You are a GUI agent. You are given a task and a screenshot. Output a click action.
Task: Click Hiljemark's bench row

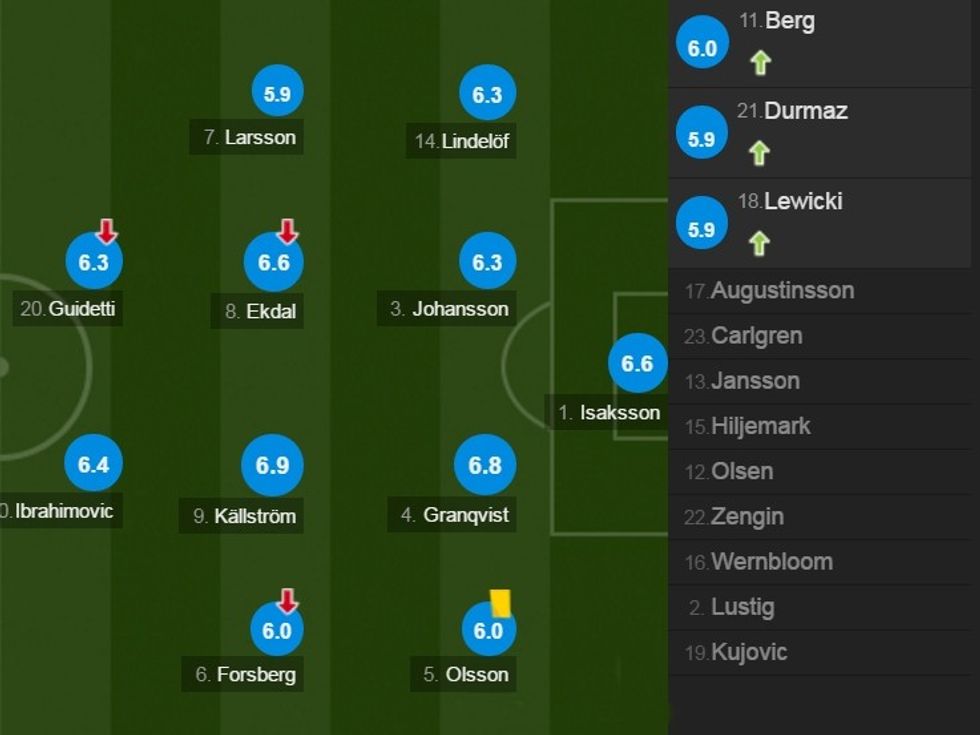click(x=760, y=426)
